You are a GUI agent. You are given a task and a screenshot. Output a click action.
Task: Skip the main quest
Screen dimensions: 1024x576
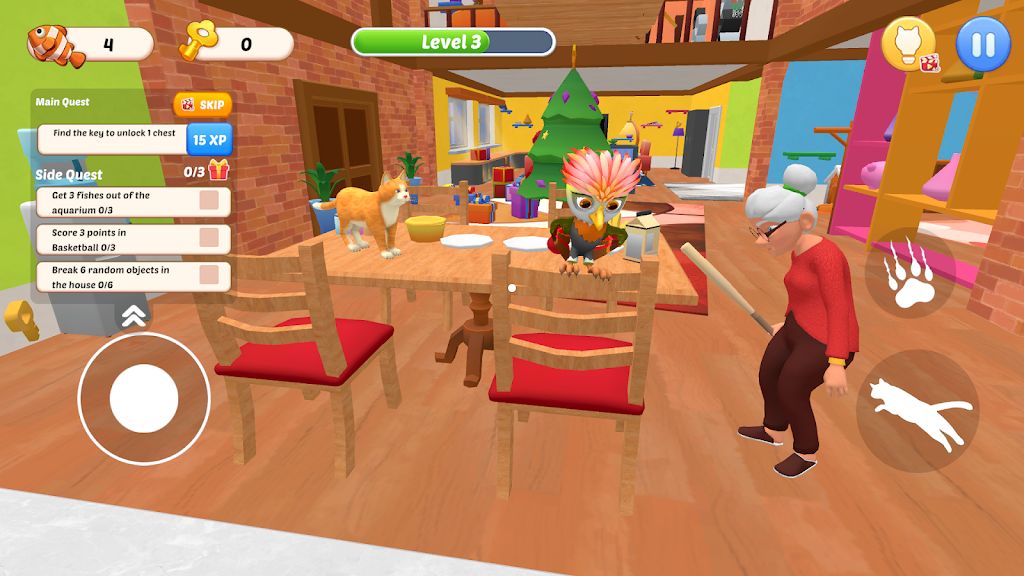coord(202,105)
